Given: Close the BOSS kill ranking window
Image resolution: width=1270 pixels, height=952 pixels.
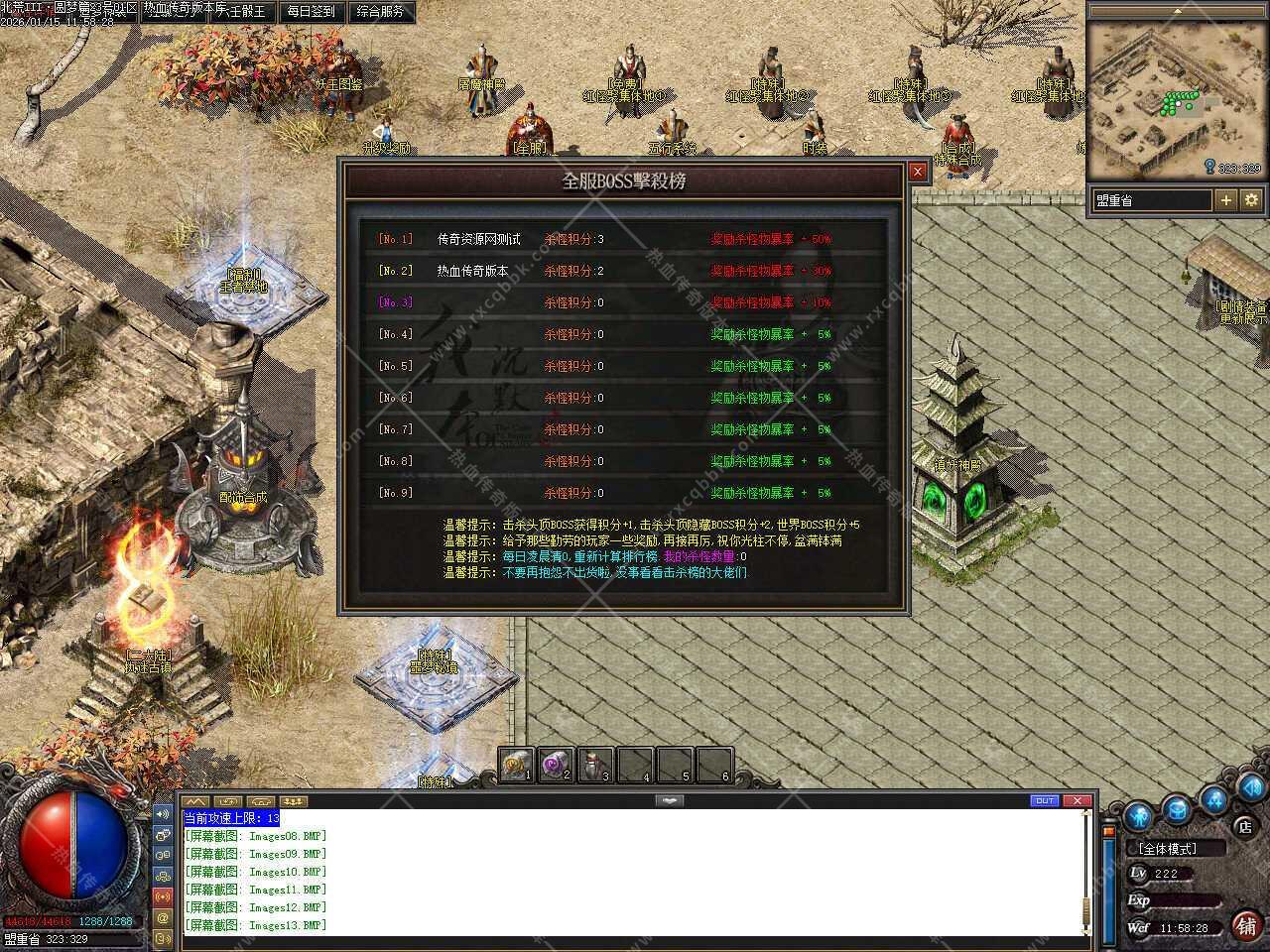Looking at the screenshot, I should tap(918, 172).
